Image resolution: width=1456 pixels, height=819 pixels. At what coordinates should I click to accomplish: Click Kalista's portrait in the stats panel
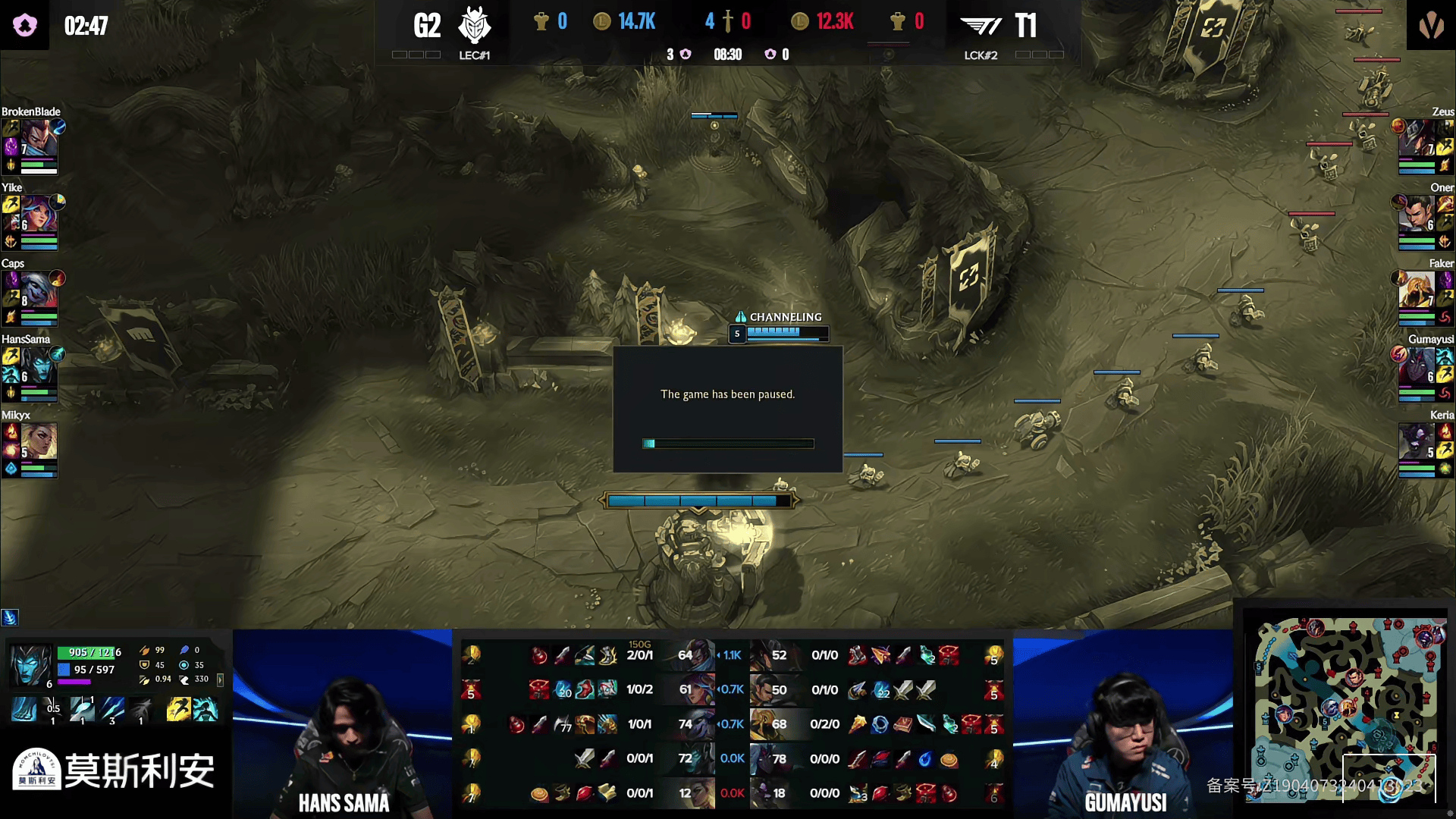(x=31, y=665)
